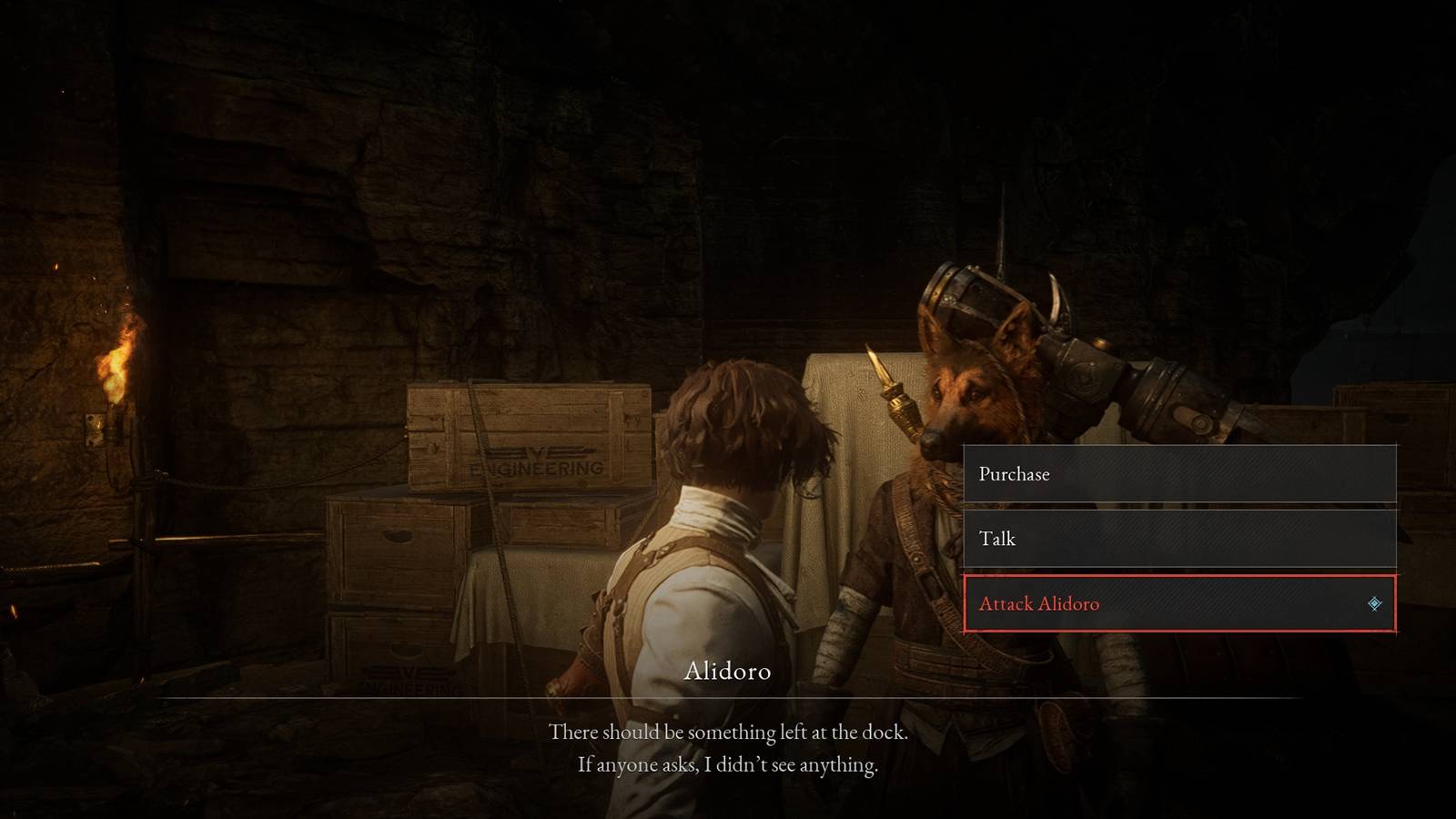Click the divider line under the Alidoro name

pyautogui.click(x=726, y=695)
